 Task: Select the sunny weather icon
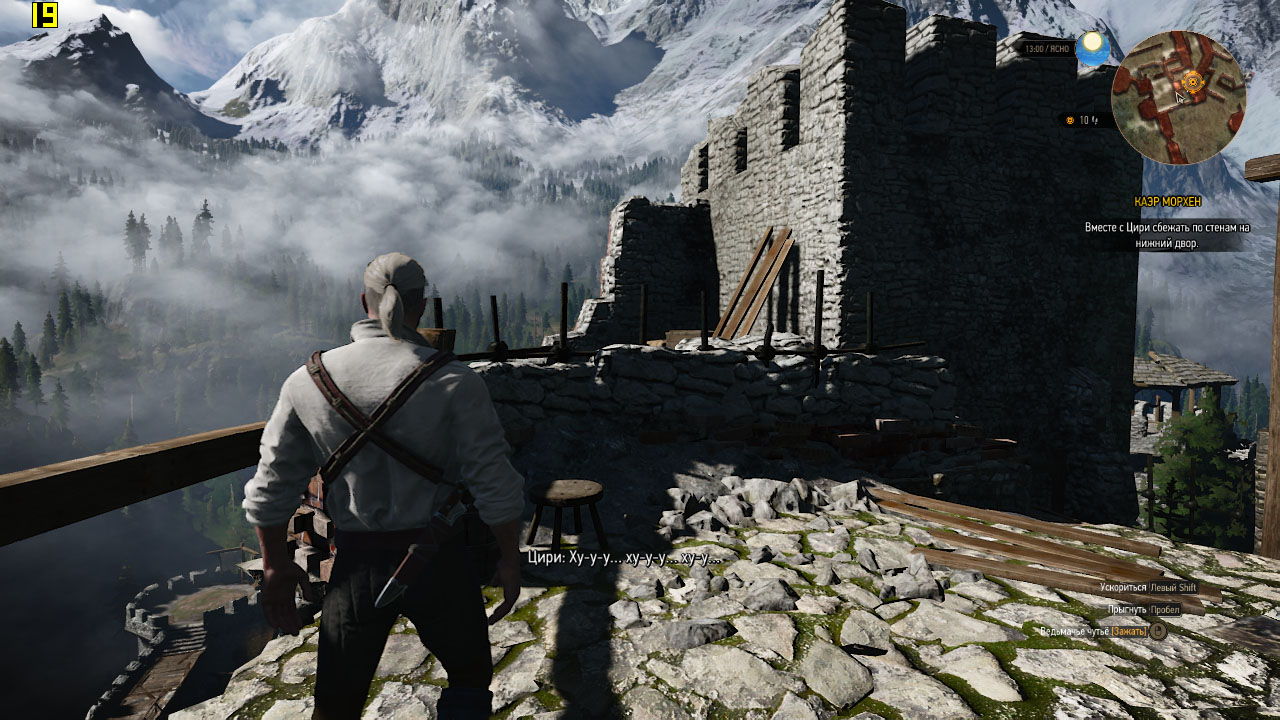tap(1092, 47)
